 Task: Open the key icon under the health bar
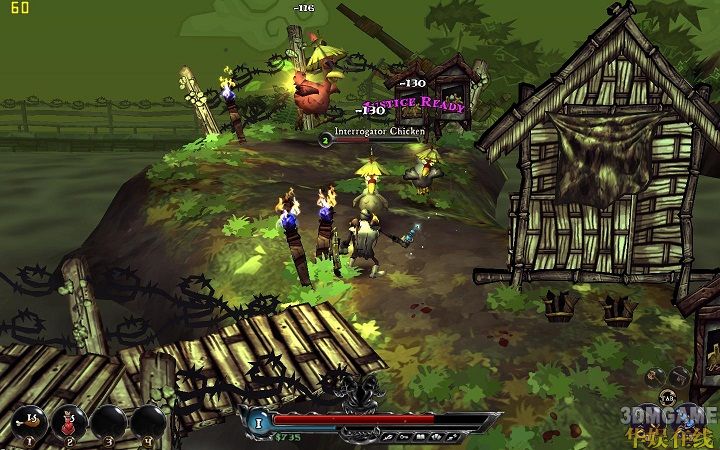(x=403, y=436)
